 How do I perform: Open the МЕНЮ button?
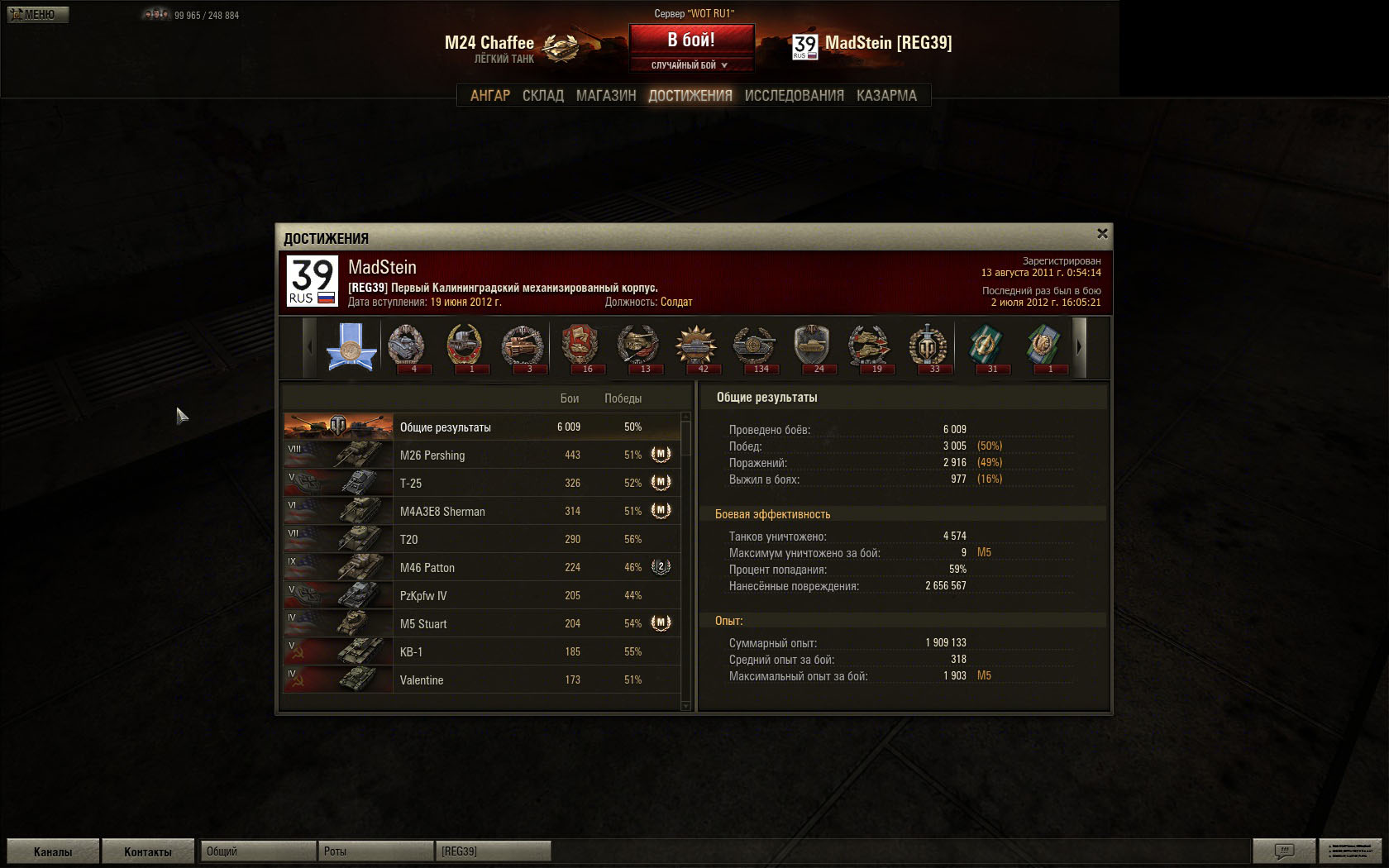coord(37,15)
